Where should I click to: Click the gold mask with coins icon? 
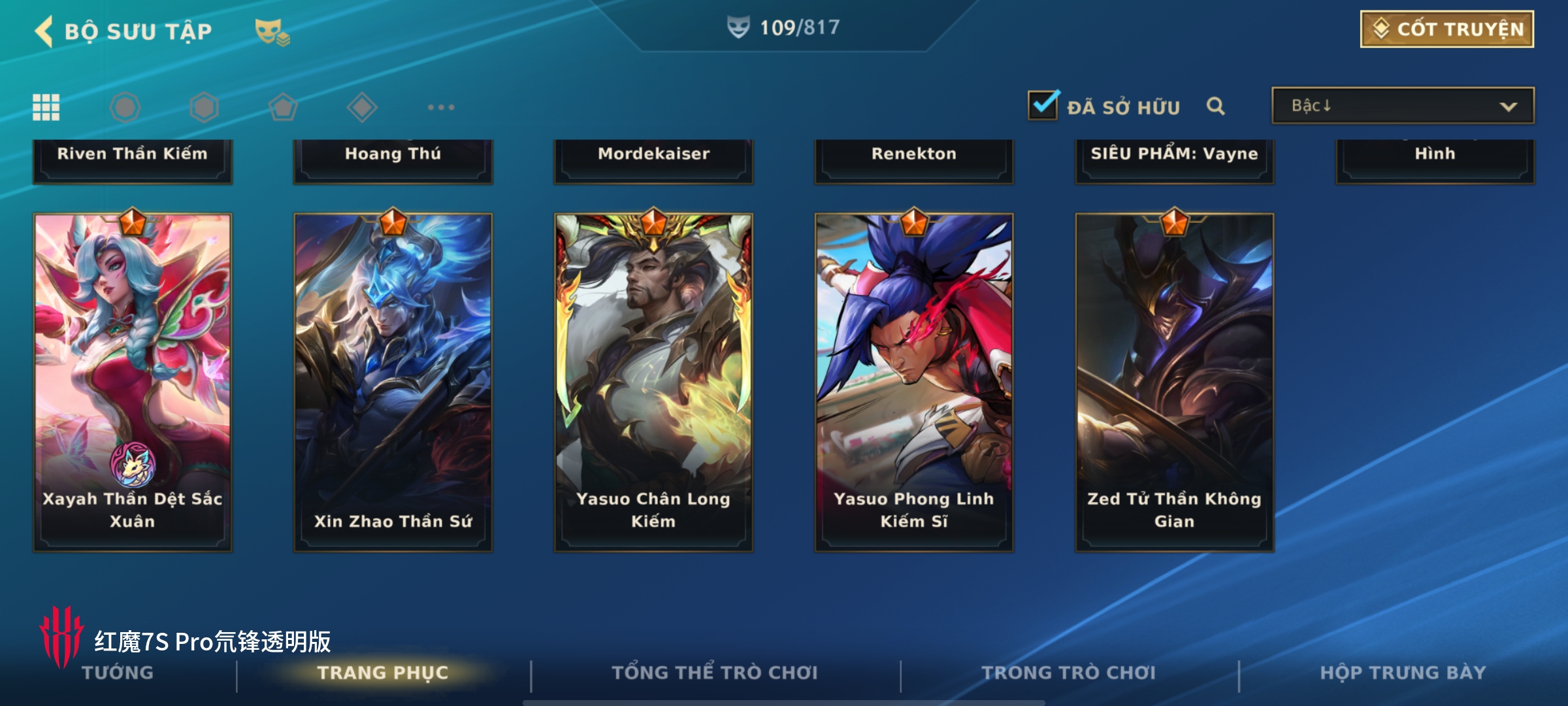272,32
